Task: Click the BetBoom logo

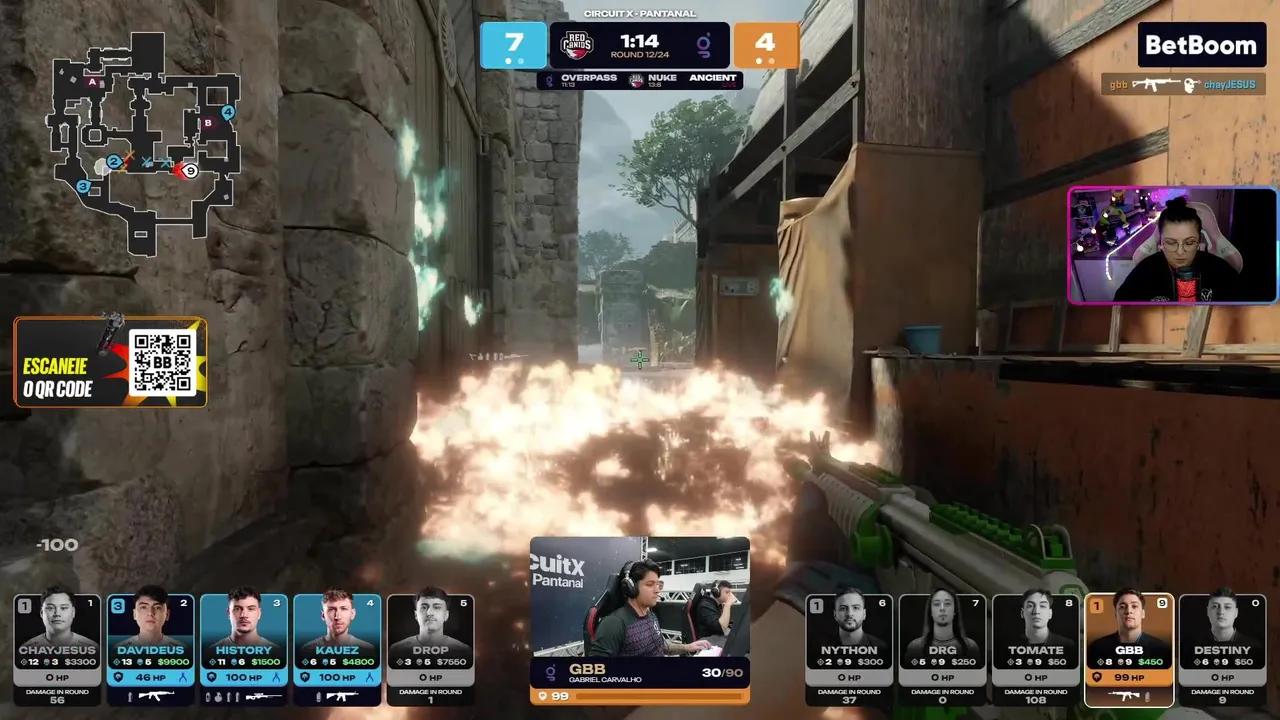Action: tap(1200, 45)
